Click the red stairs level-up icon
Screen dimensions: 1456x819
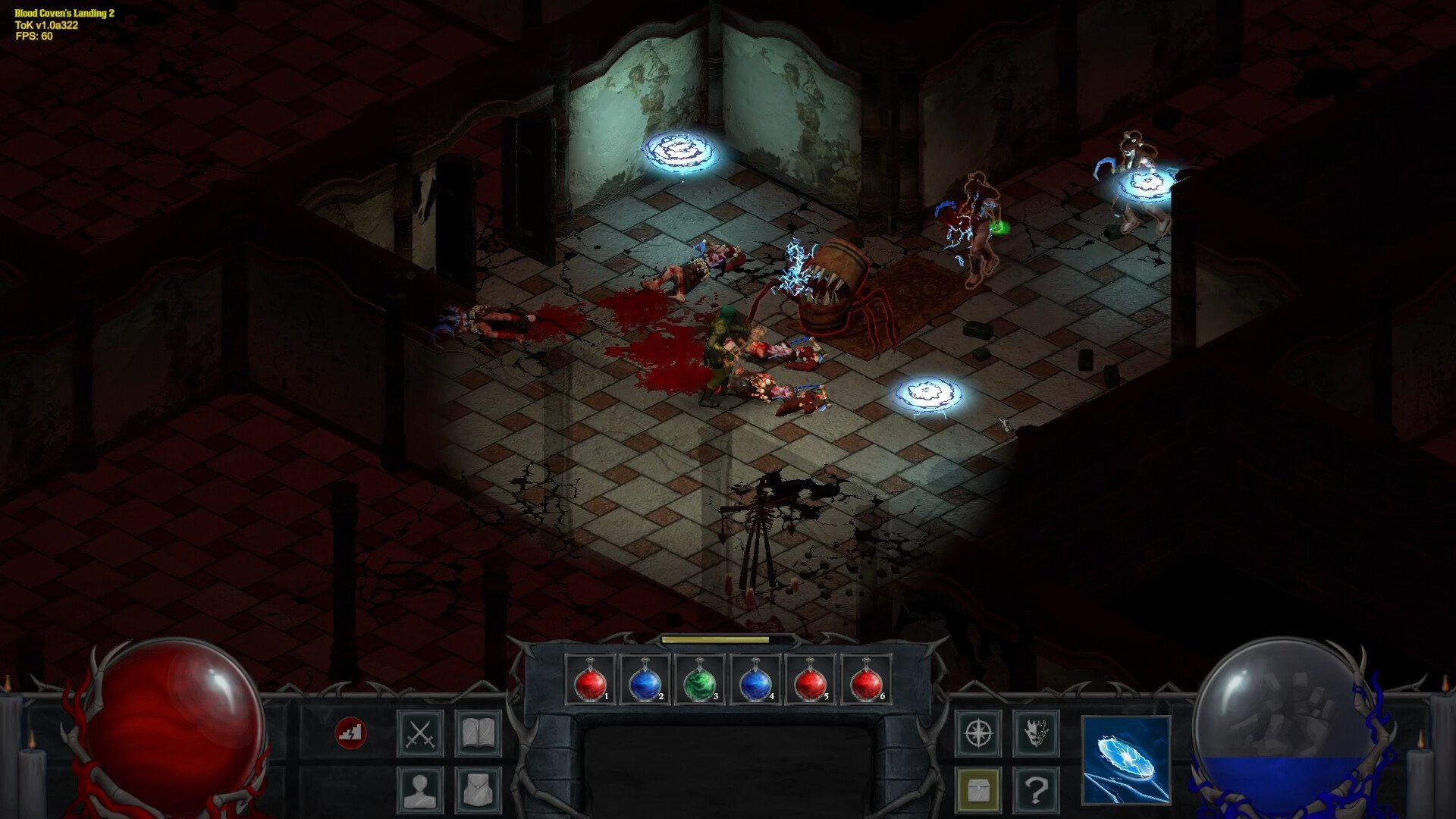point(350,733)
